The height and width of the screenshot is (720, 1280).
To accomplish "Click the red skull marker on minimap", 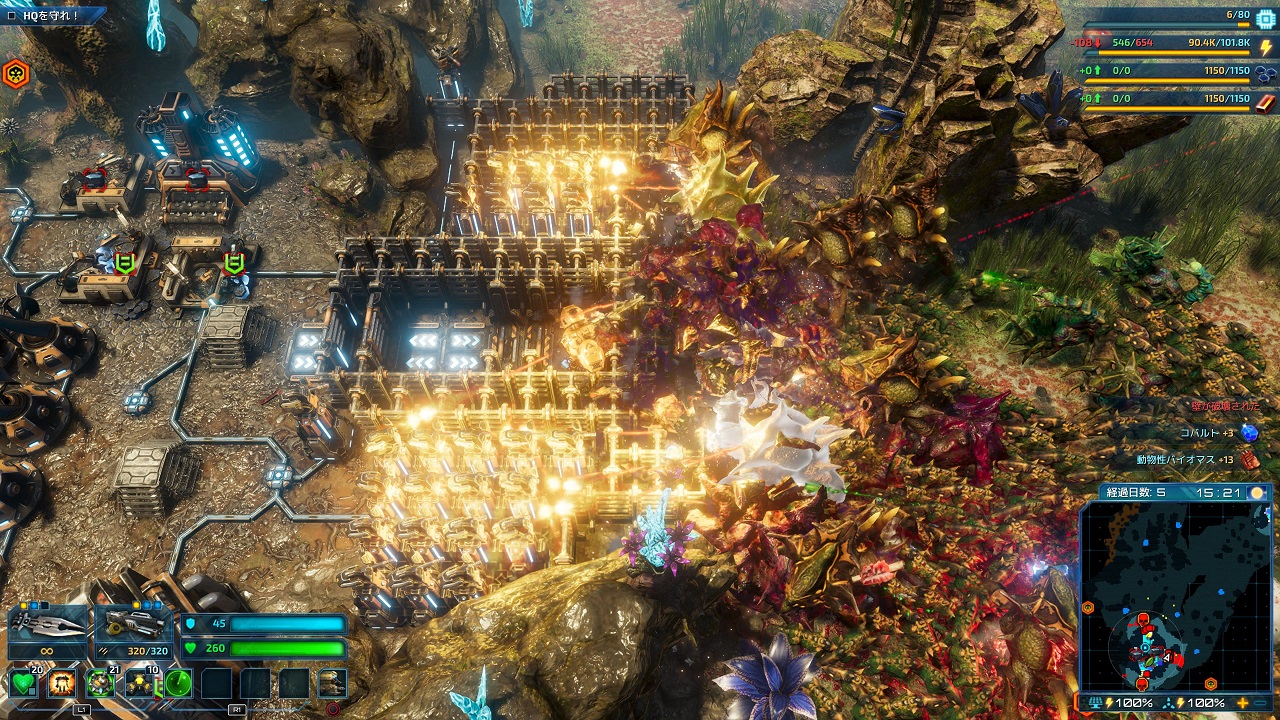I will point(1142,620).
